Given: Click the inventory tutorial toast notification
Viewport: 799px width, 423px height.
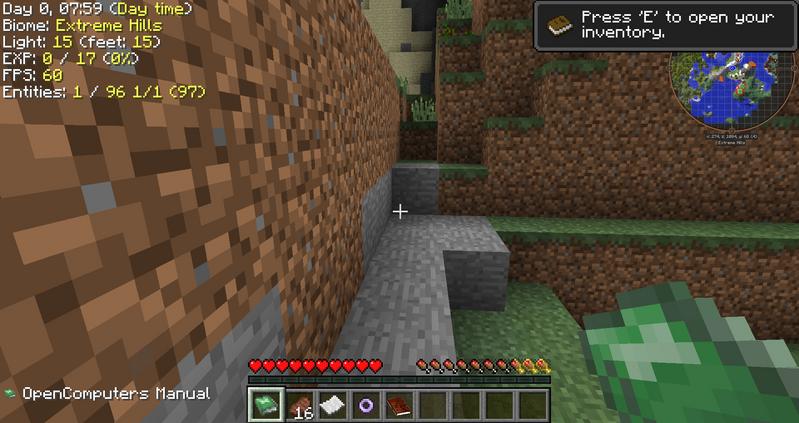Looking at the screenshot, I should (x=666, y=25).
